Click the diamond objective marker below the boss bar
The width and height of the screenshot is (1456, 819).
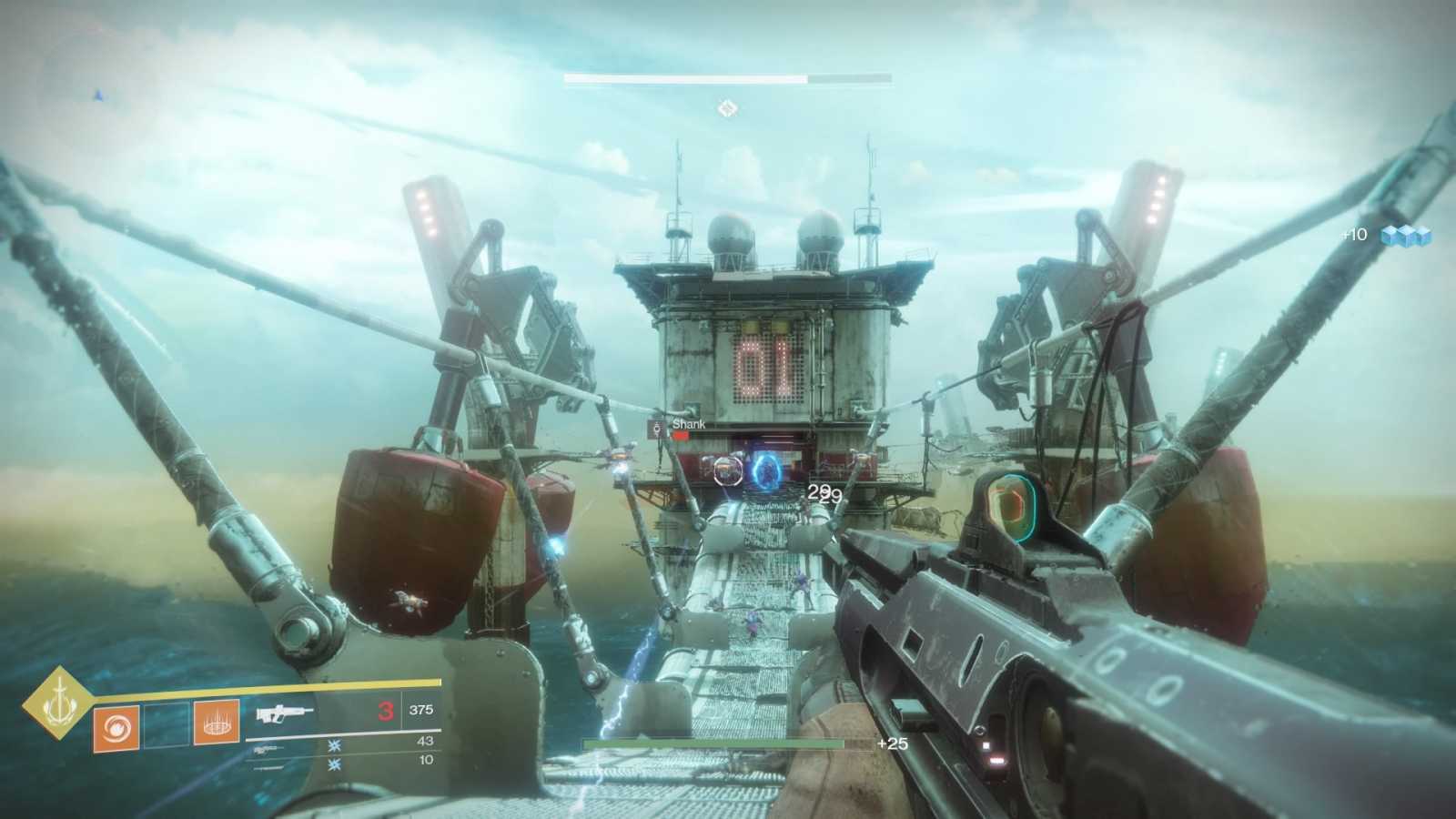[x=727, y=108]
